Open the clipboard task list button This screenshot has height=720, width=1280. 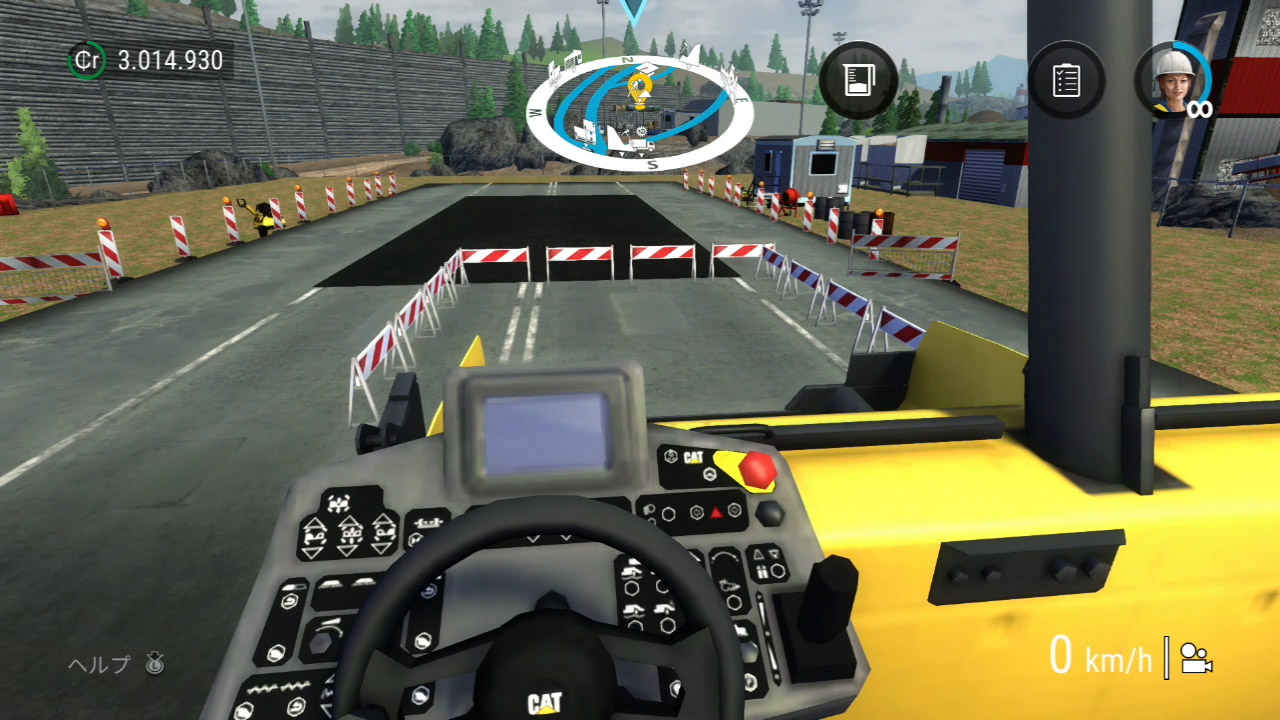tap(1066, 80)
